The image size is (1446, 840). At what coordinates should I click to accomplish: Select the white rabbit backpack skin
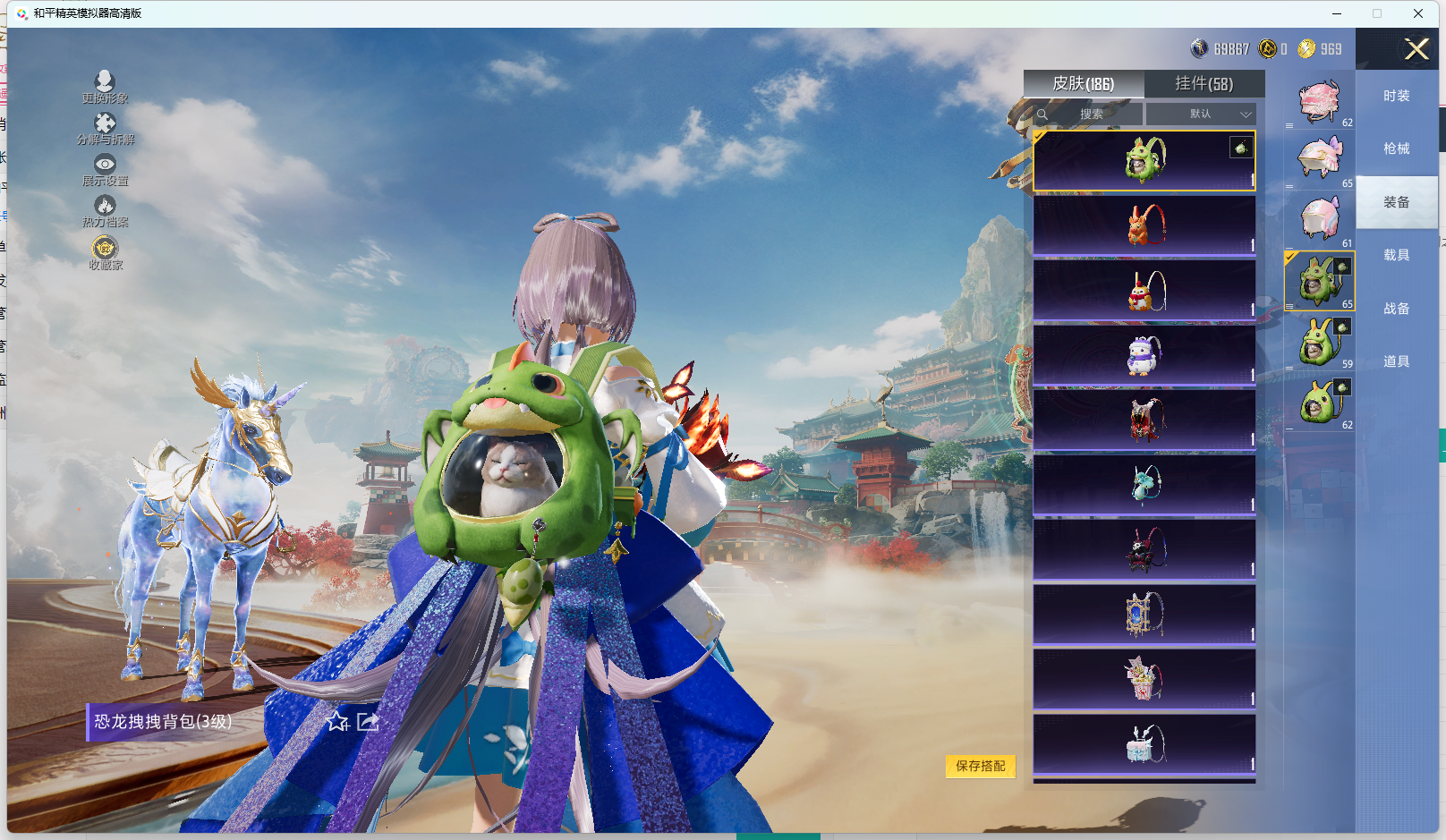coord(1144,355)
